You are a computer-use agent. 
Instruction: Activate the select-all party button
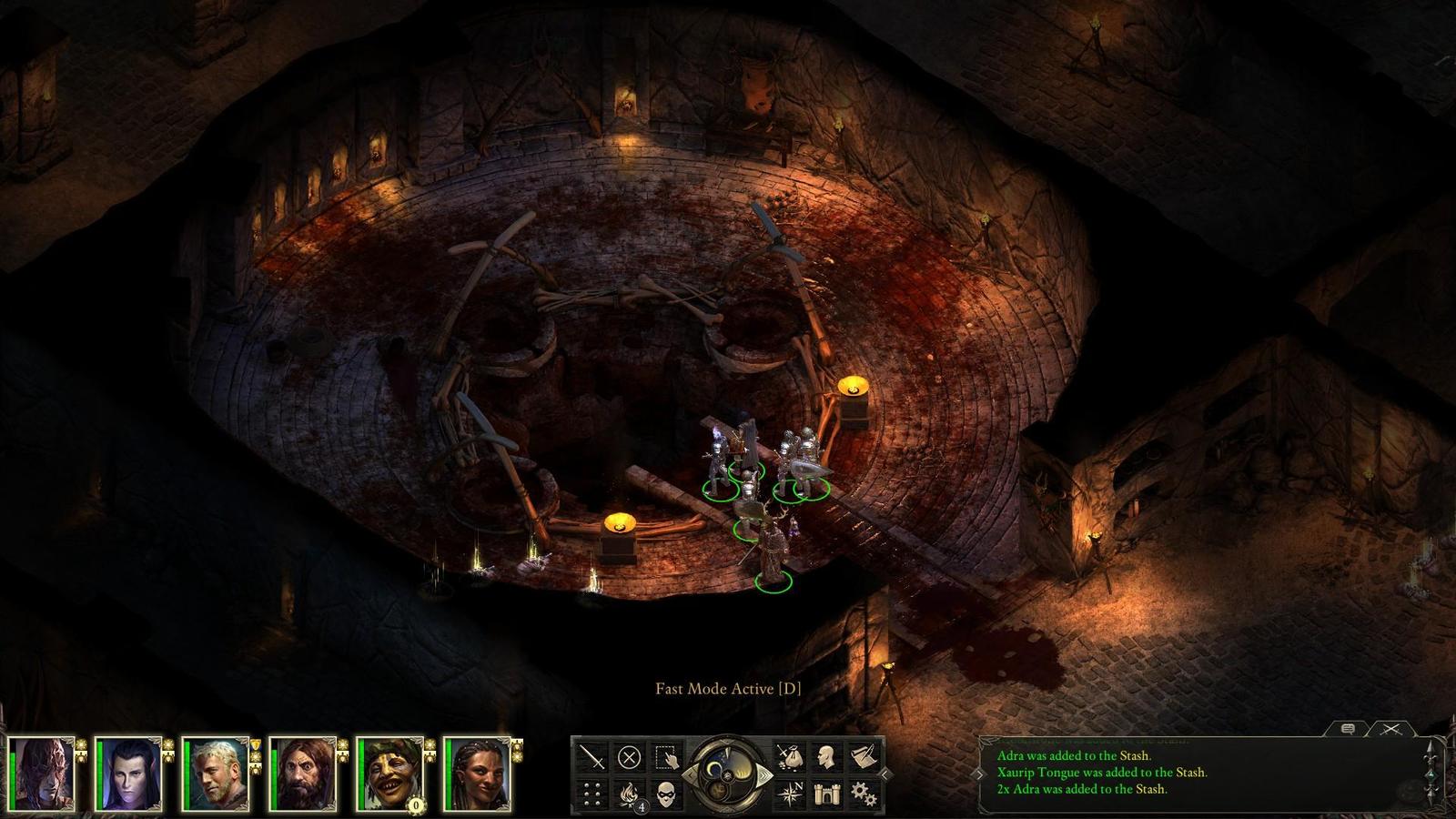(666, 757)
